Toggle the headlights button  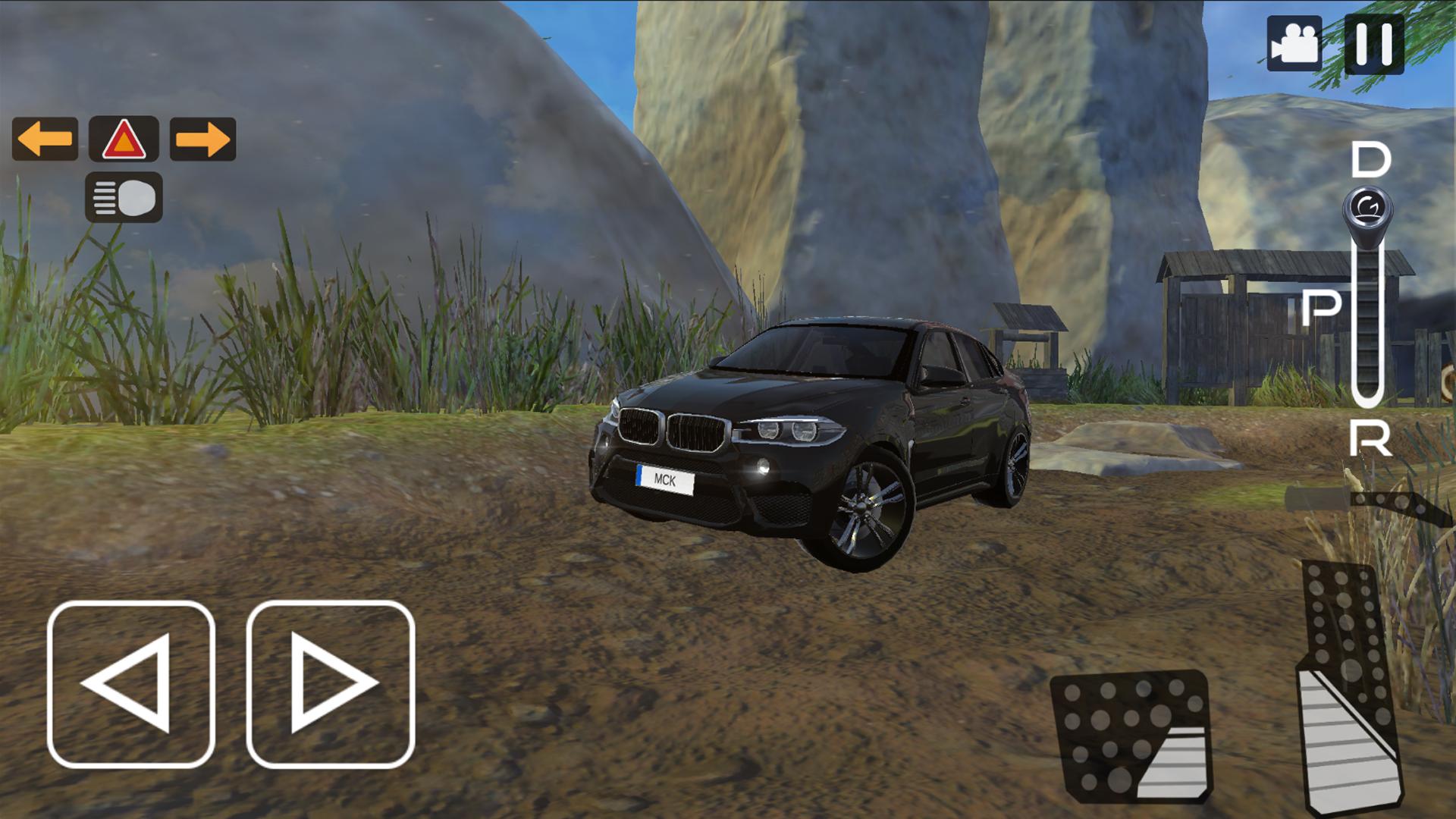coord(124,197)
